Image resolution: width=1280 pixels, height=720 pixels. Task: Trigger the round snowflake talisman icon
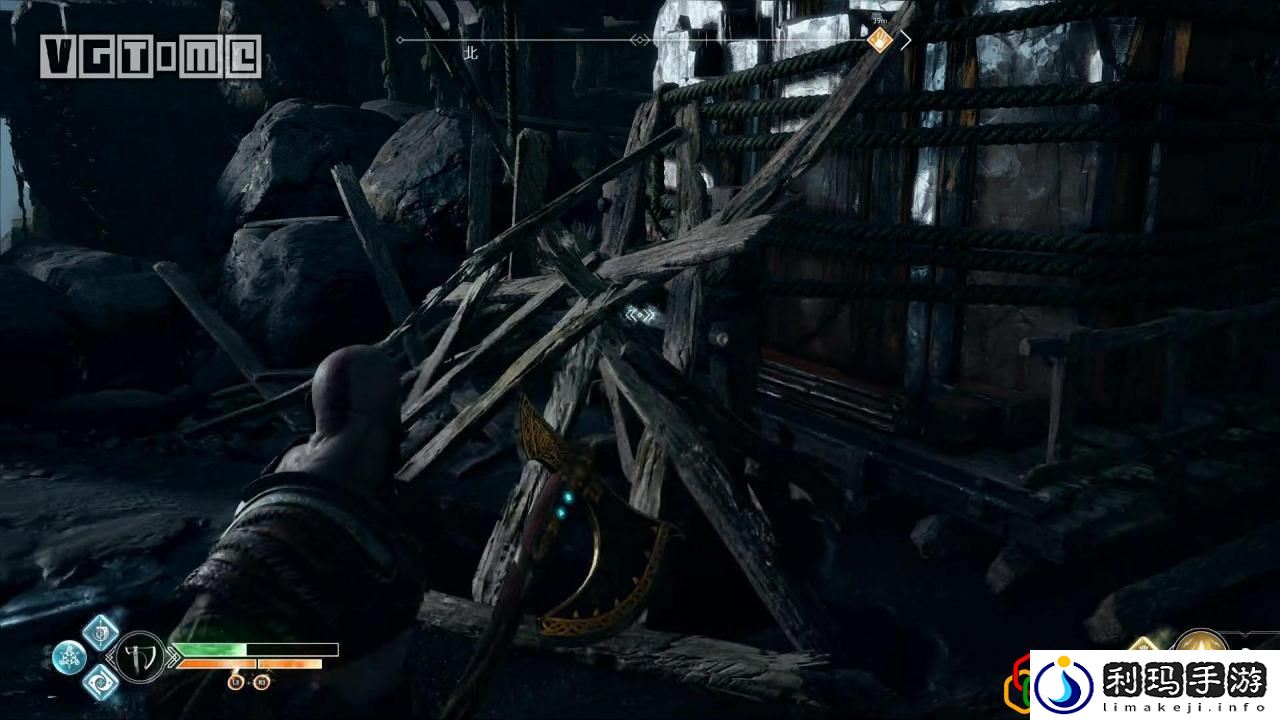pos(69,657)
